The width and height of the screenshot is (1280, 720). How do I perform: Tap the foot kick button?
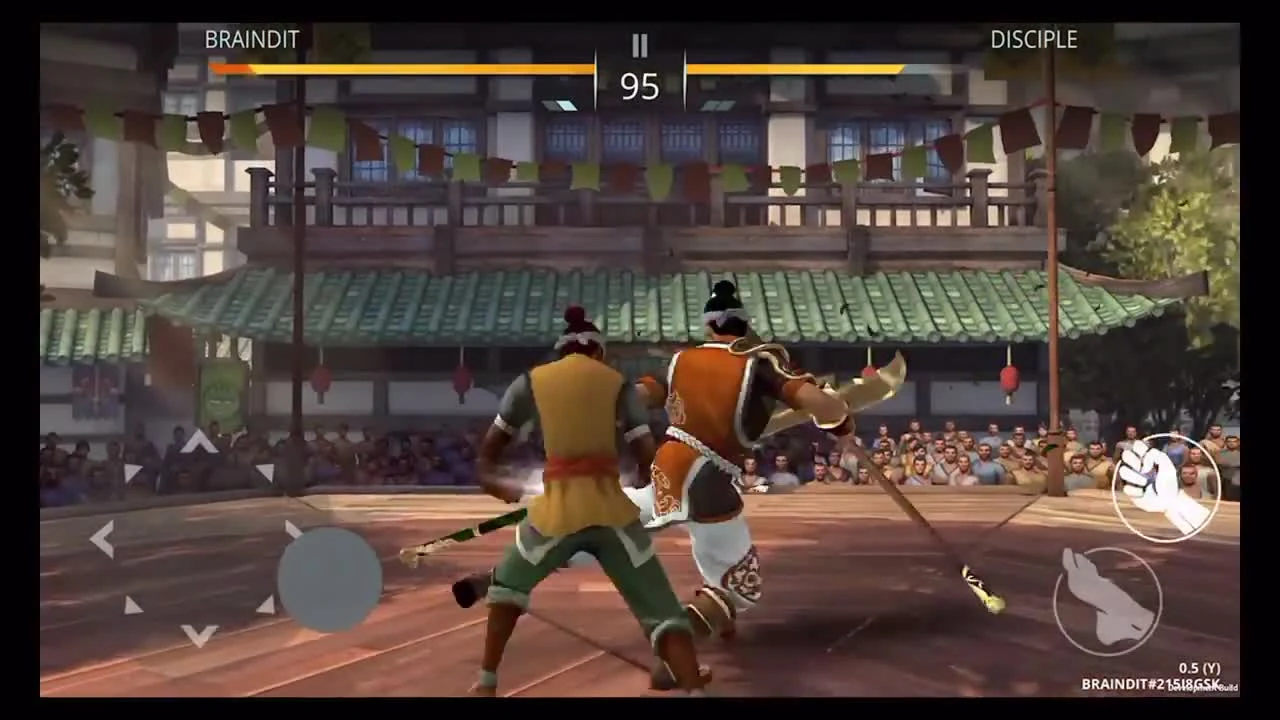tap(1108, 600)
